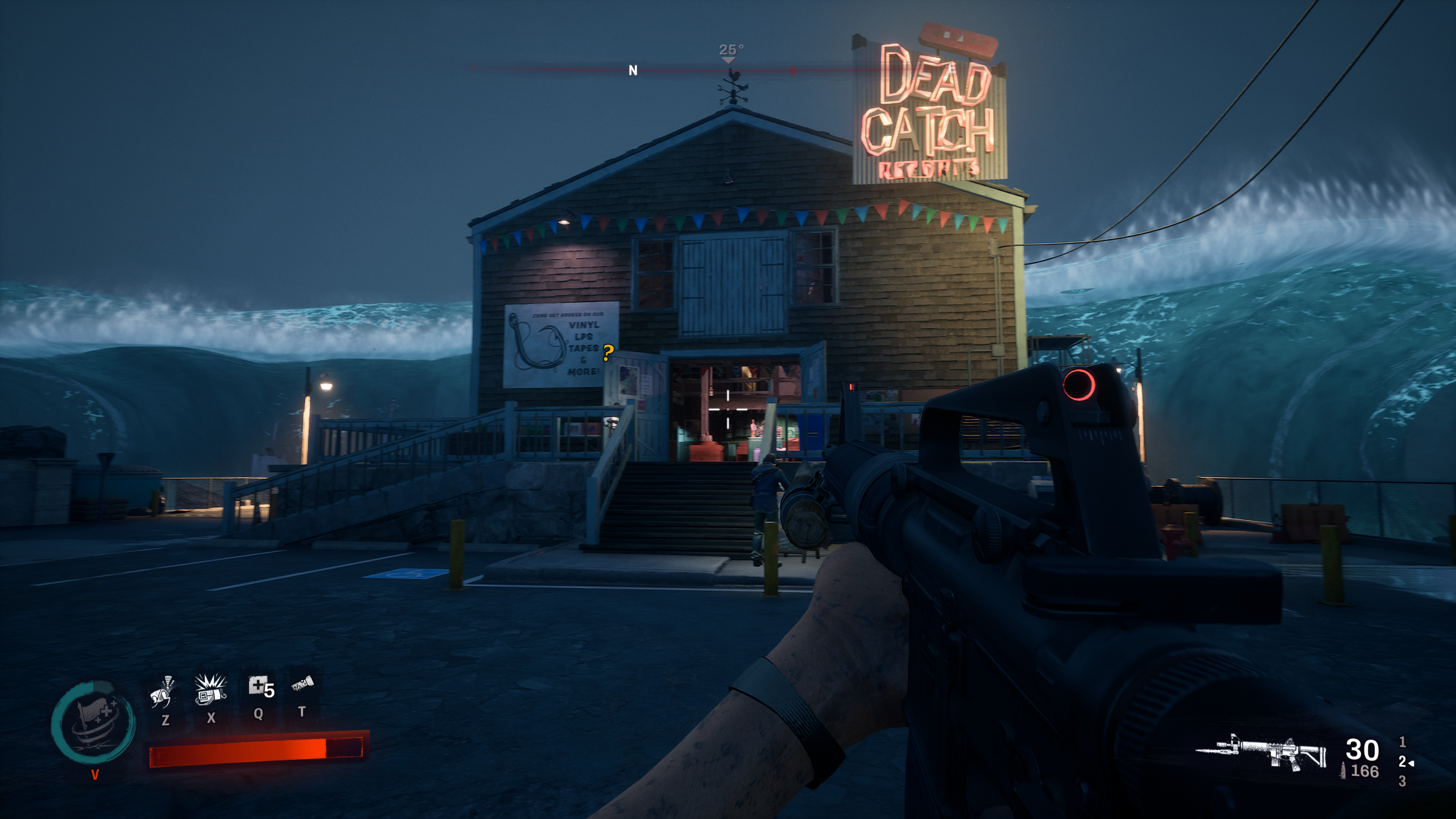The height and width of the screenshot is (819, 1456).
Task: Click the heading triangle below the 25° readout
Action: pos(730,60)
